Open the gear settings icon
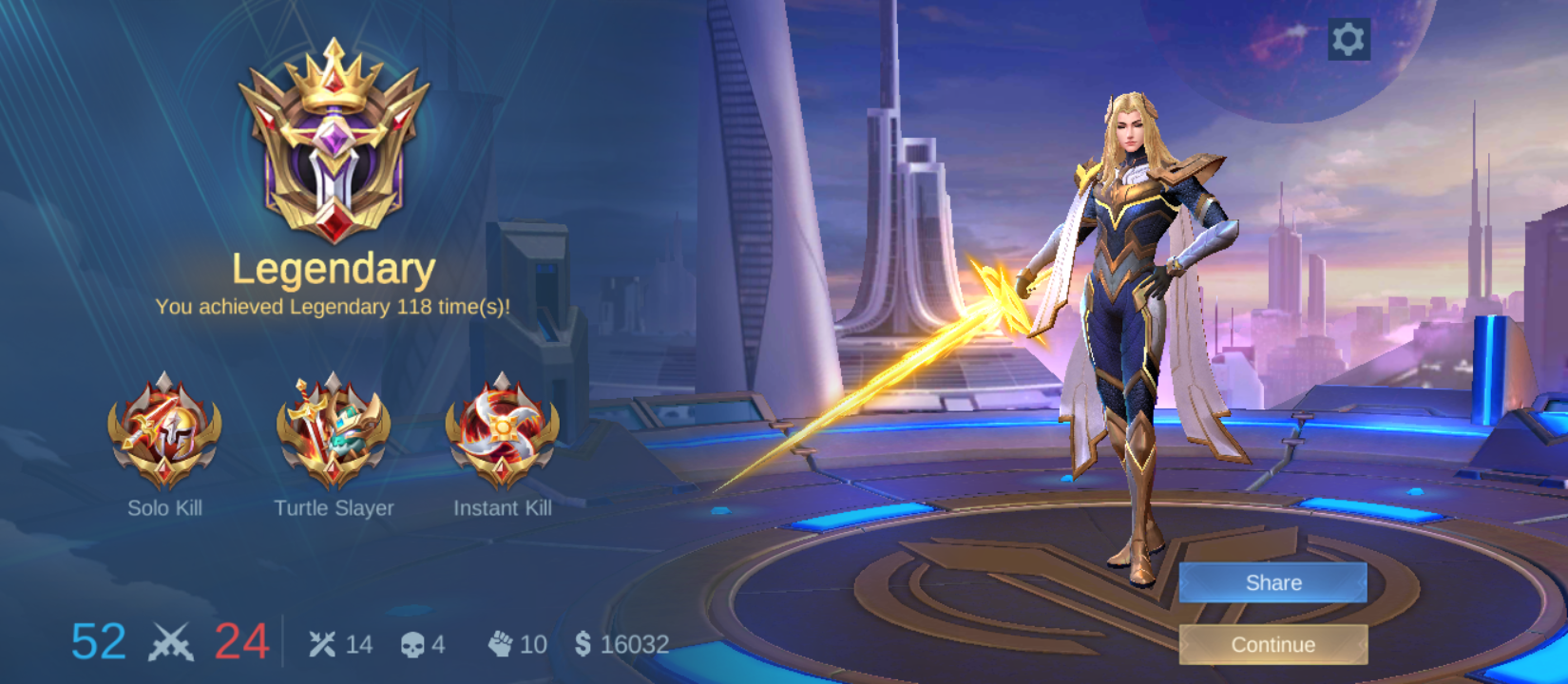This screenshot has height=684, width=1568. 1348,39
